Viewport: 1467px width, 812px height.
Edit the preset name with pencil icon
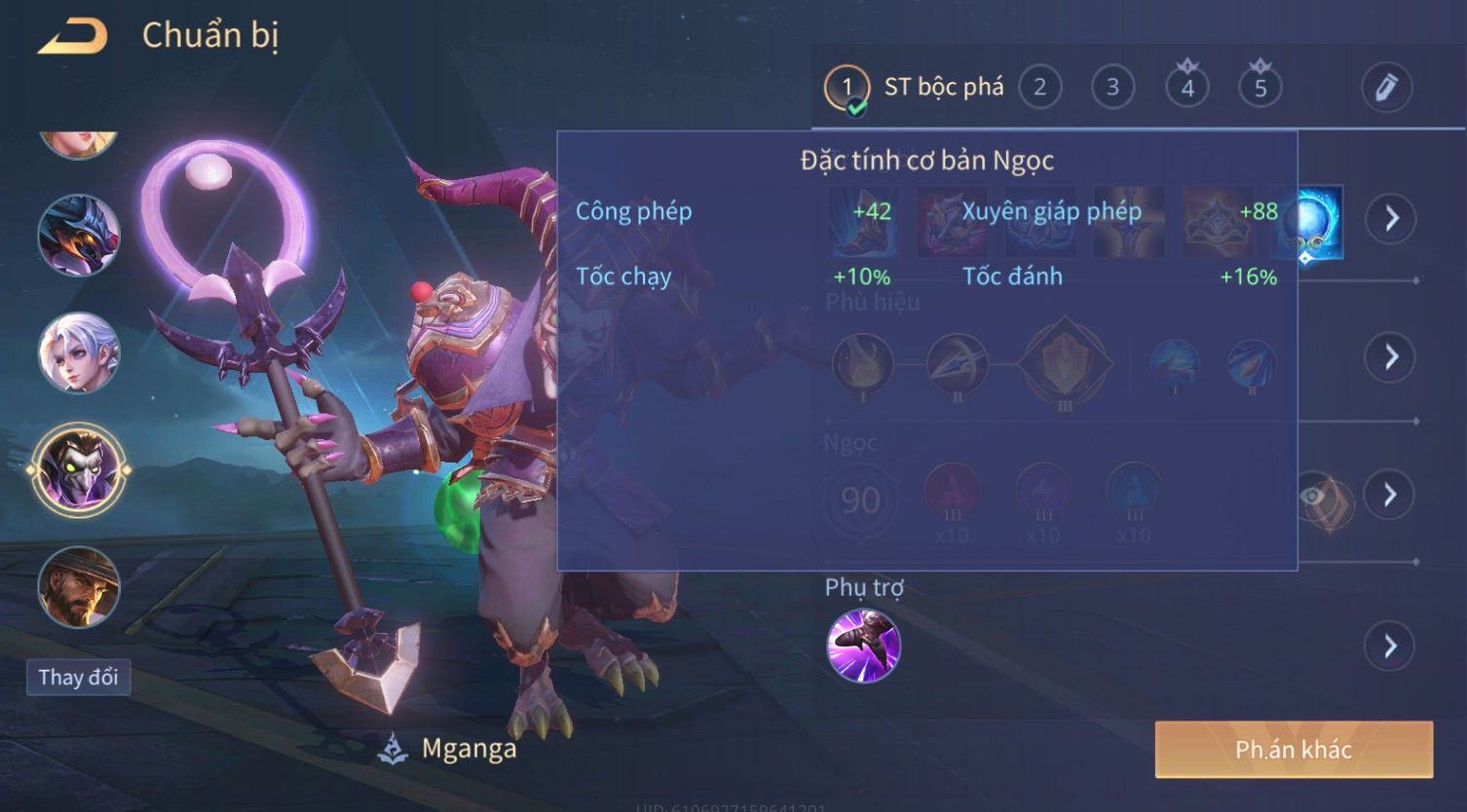pos(1386,88)
